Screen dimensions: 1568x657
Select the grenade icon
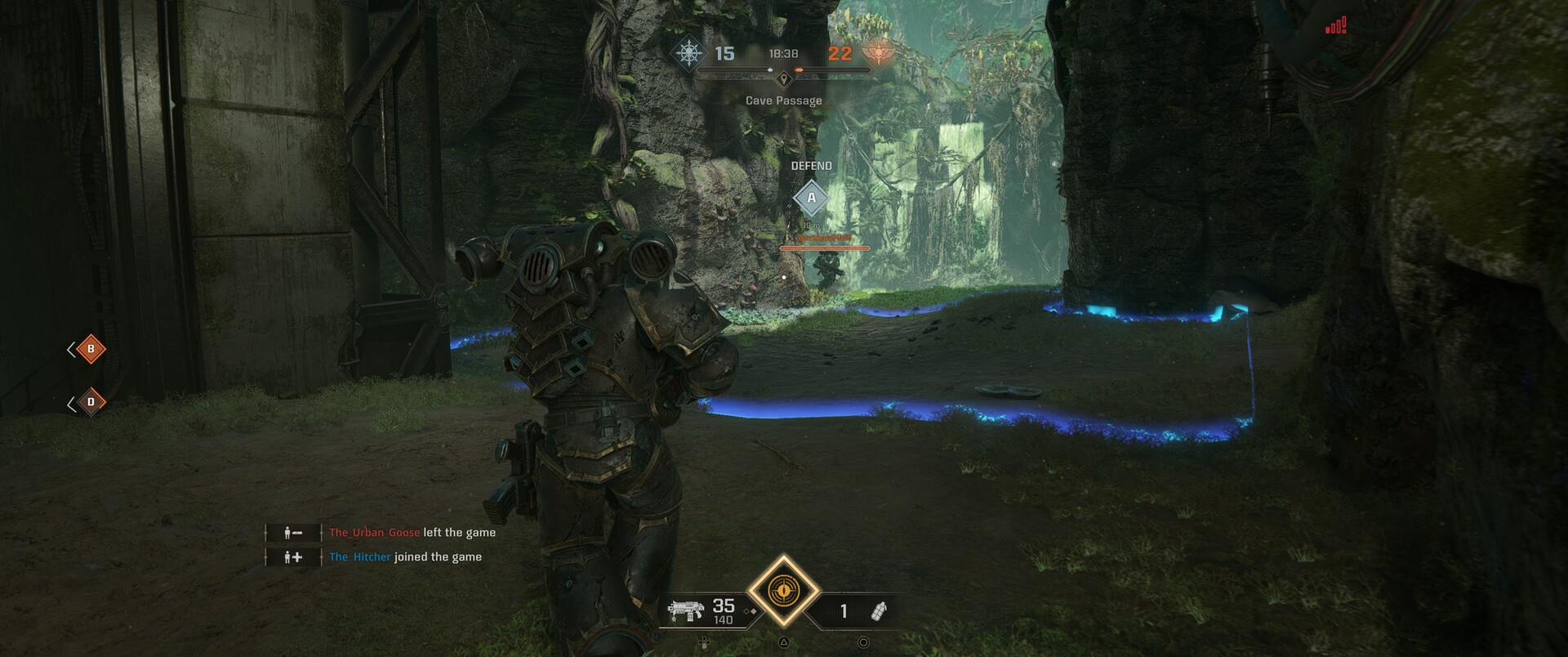(x=880, y=610)
